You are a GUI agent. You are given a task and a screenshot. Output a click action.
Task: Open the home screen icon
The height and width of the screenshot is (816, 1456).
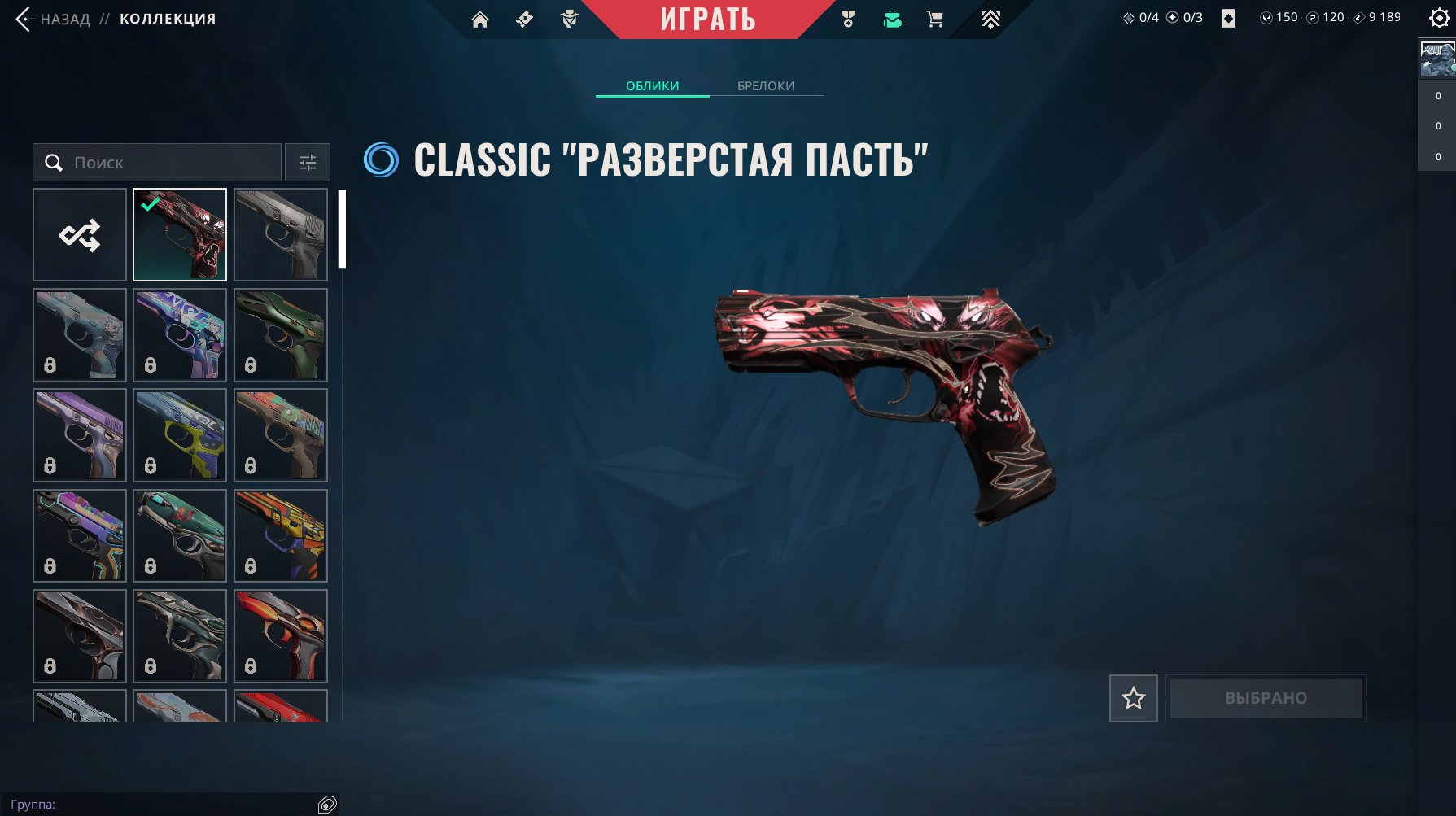tap(480, 19)
